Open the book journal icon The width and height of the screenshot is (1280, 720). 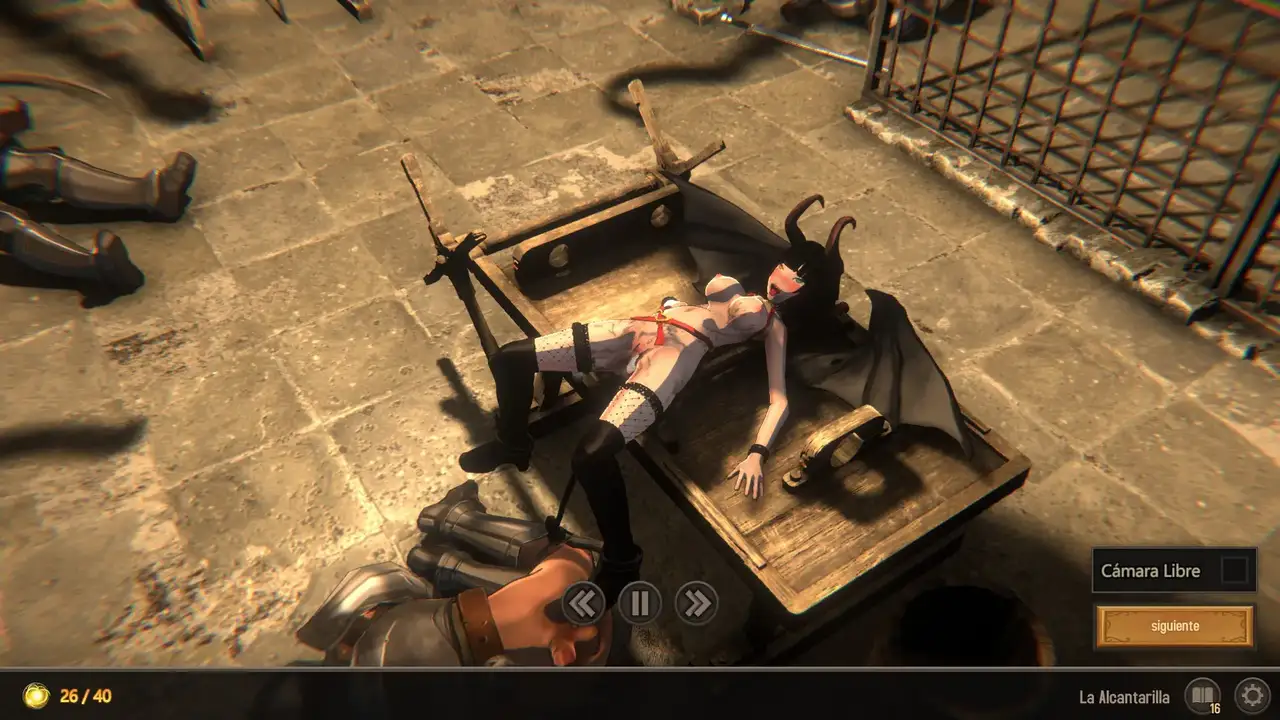(1201, 695)
